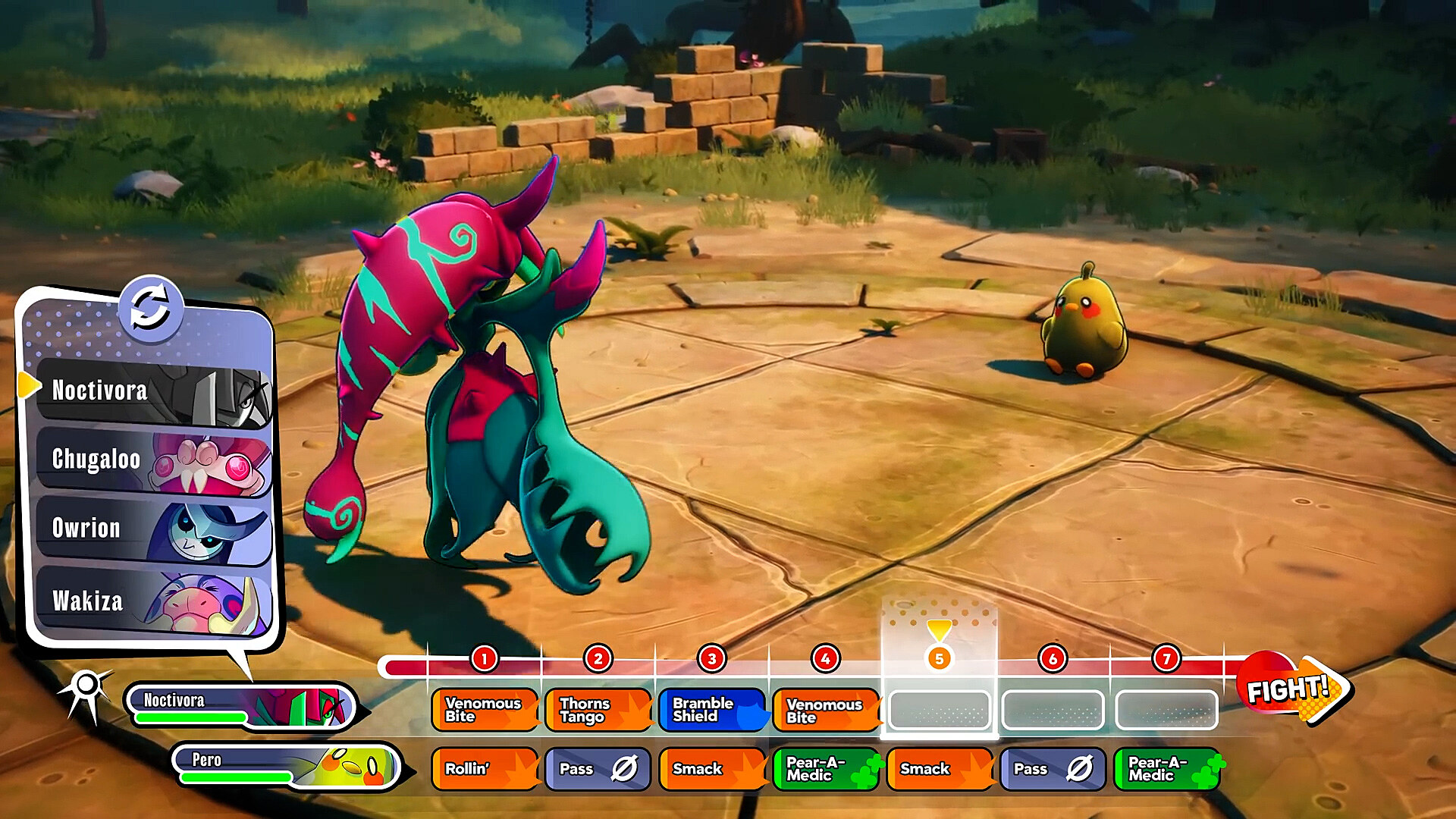Choose Chugaloo from the party list
This screenshot has height=819, width=1456.
point(152,460)
